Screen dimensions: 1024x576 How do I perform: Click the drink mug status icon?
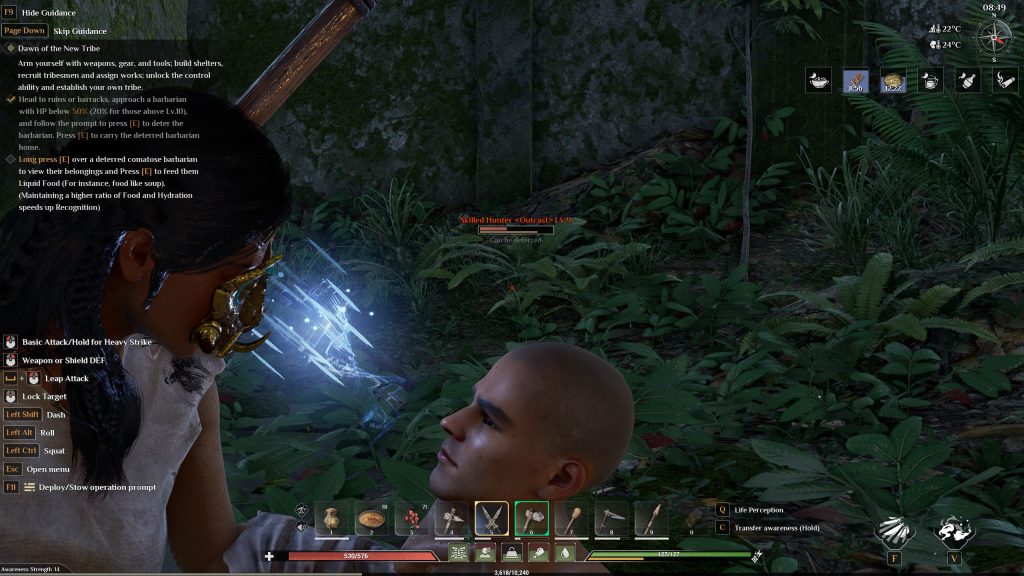pos(930,81)
